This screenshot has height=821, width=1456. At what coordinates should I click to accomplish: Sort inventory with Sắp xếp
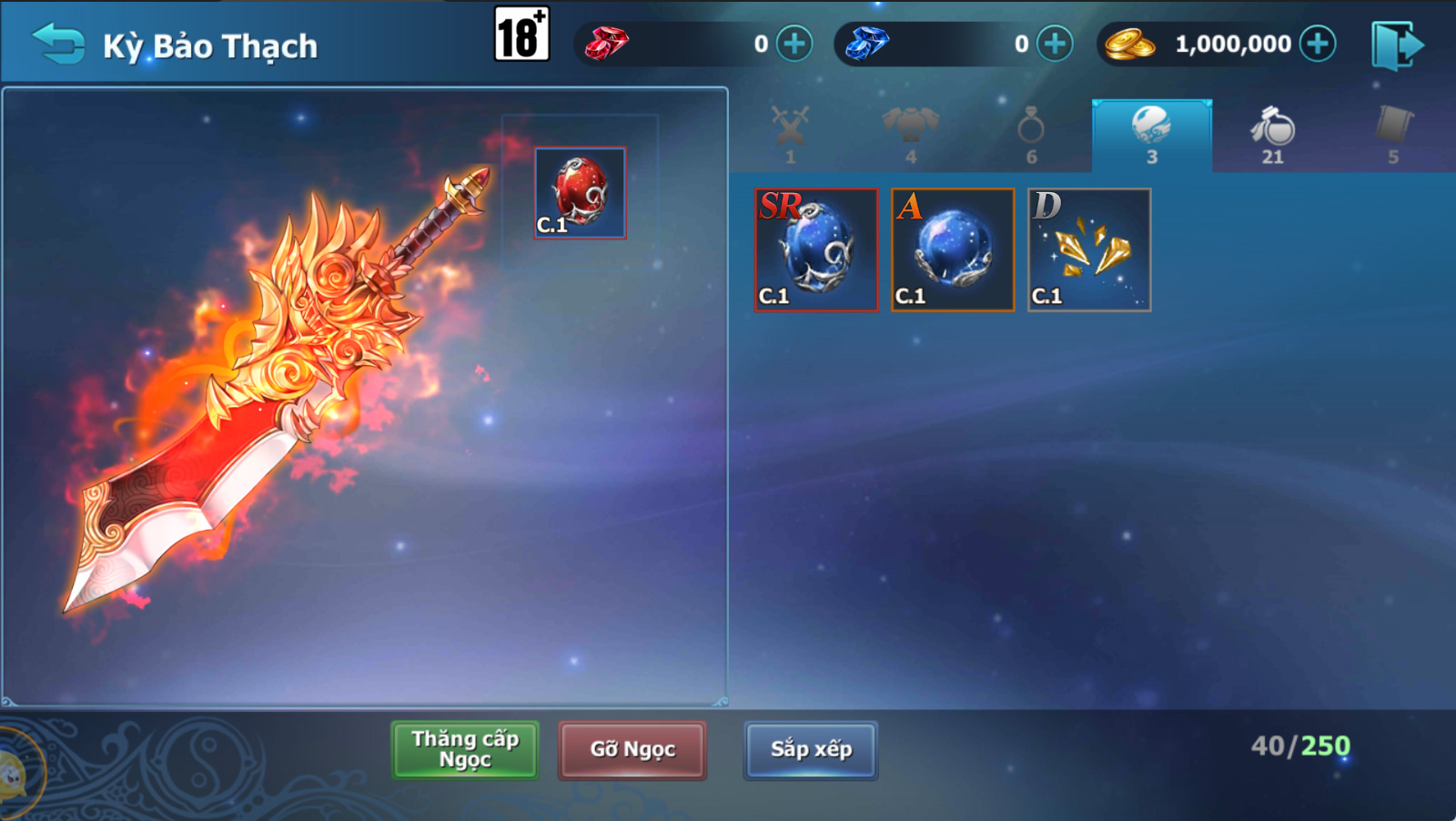pyautogui.click(x=811, y=749)
